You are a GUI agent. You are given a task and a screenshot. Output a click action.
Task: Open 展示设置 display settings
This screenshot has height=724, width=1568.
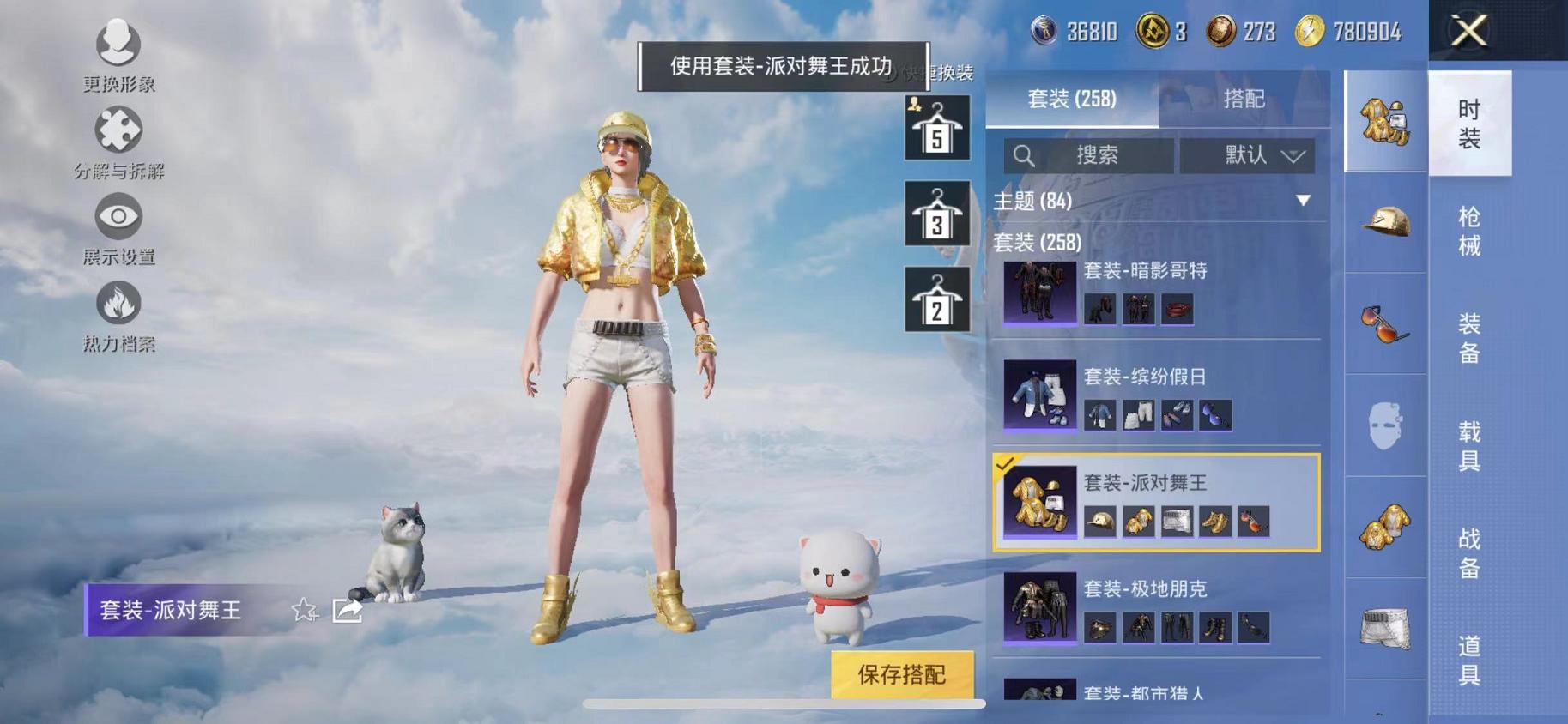(118, 225)
